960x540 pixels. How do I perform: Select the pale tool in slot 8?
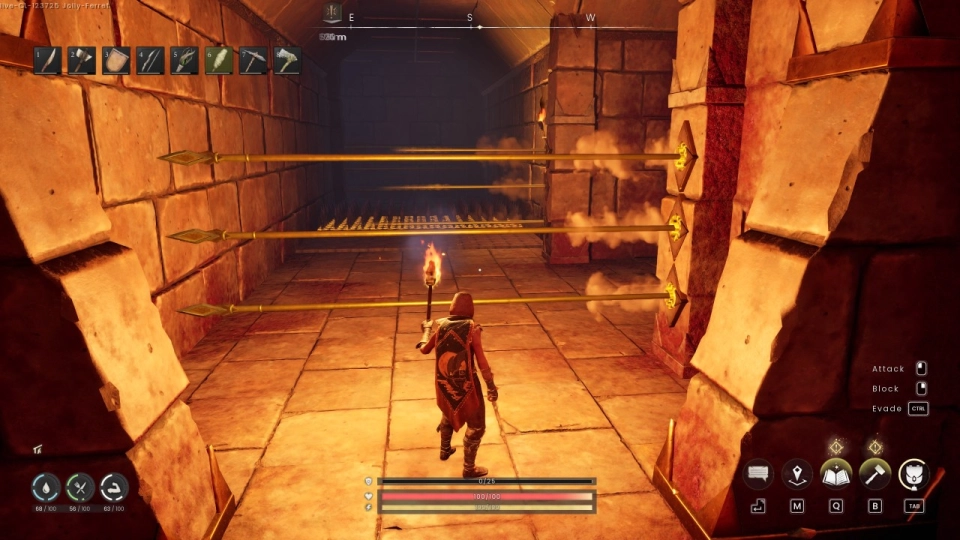pos(287,60)
